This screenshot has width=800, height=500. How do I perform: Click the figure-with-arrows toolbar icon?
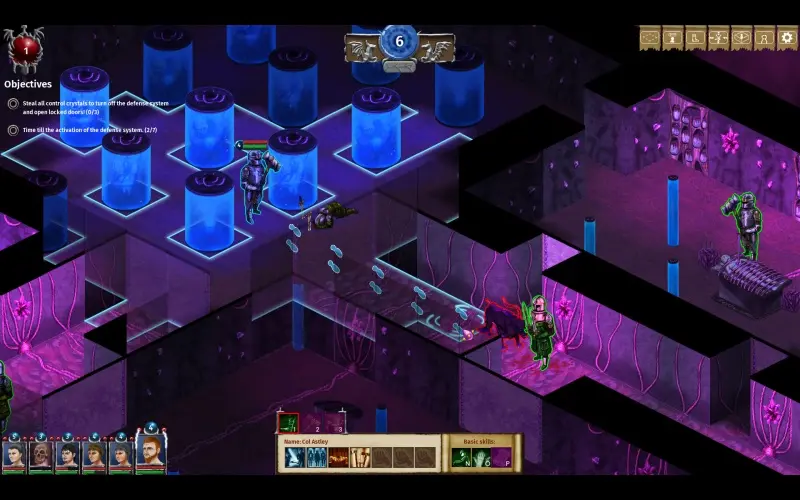718,38
